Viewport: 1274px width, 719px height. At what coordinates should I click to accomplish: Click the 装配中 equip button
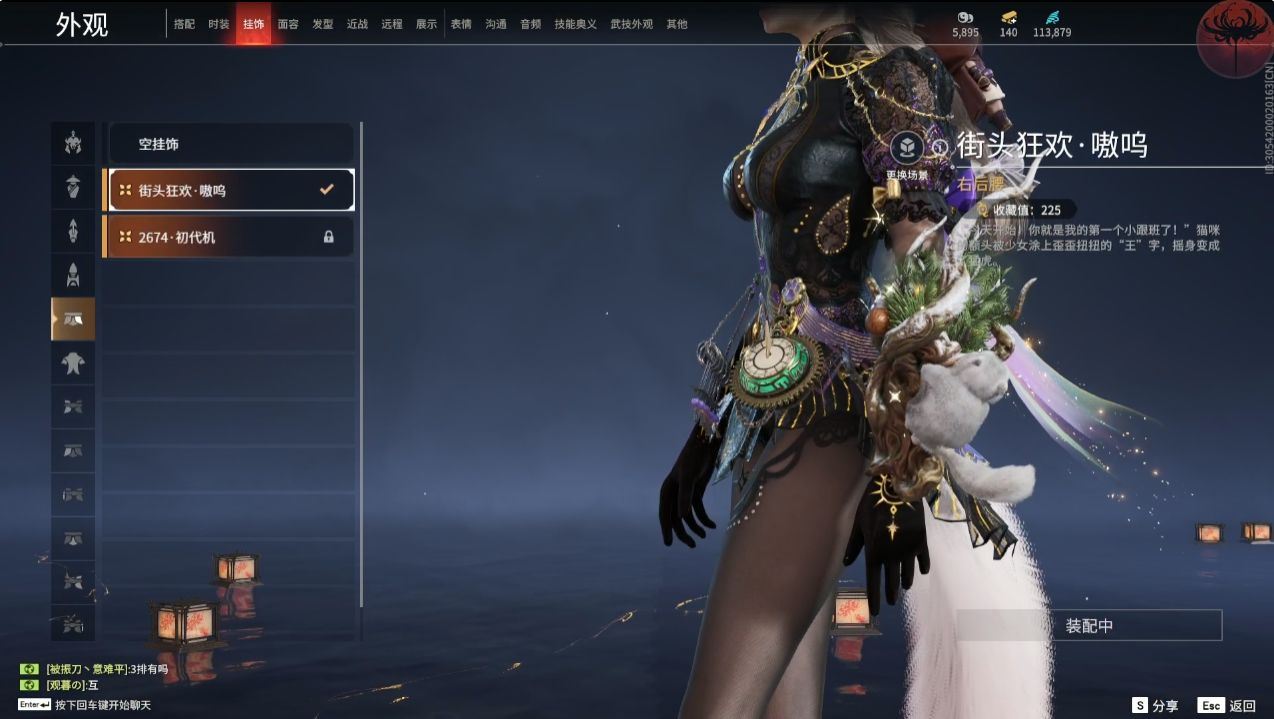coord(1089,626)
